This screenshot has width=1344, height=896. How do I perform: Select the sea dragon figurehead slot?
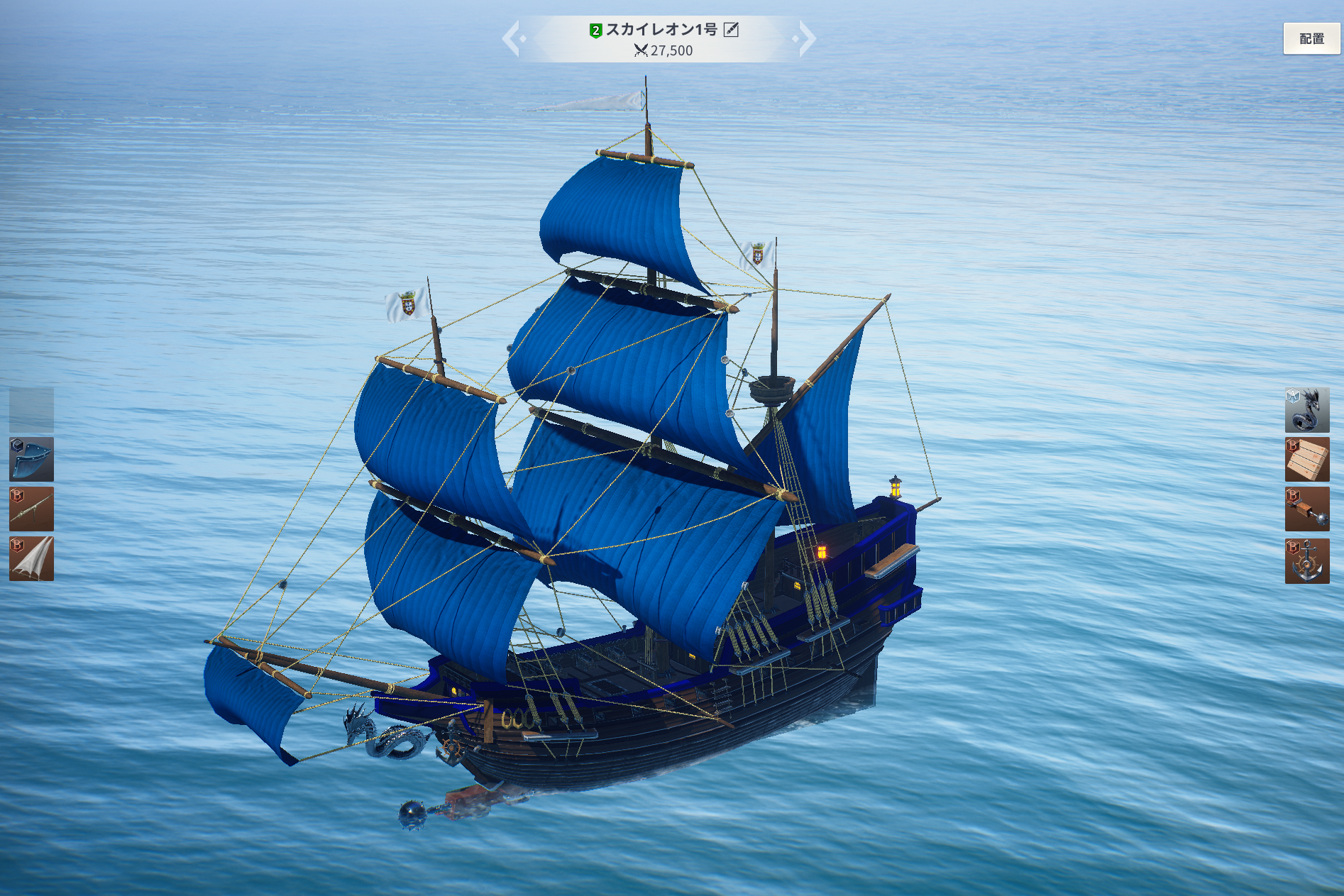1306,410
